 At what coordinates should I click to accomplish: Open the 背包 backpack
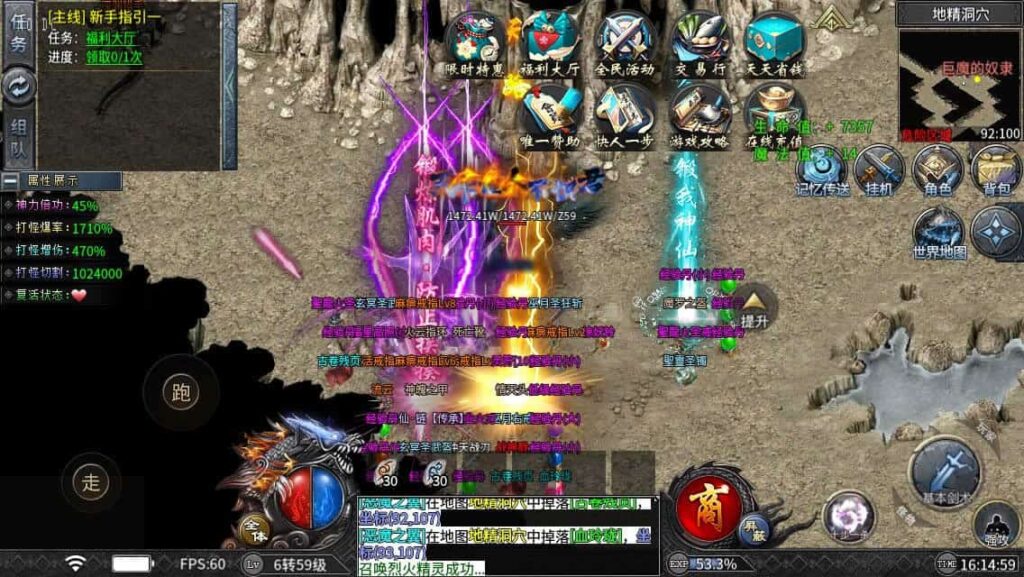coord(996,168)
